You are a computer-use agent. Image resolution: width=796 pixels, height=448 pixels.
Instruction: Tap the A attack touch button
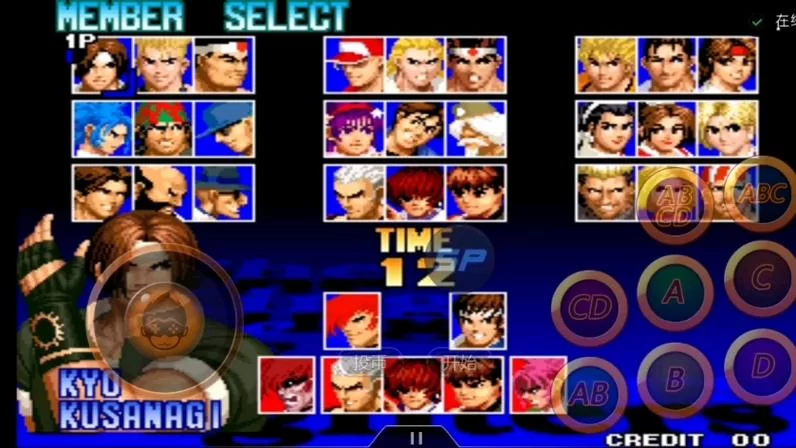click(x=675, y=292)
